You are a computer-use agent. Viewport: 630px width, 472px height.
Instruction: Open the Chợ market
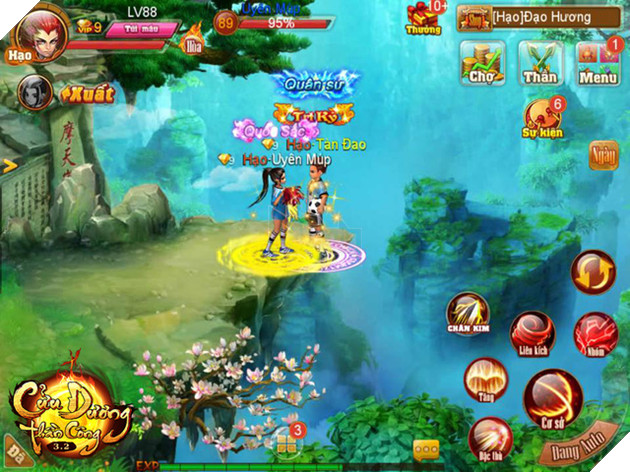point(481,63)
